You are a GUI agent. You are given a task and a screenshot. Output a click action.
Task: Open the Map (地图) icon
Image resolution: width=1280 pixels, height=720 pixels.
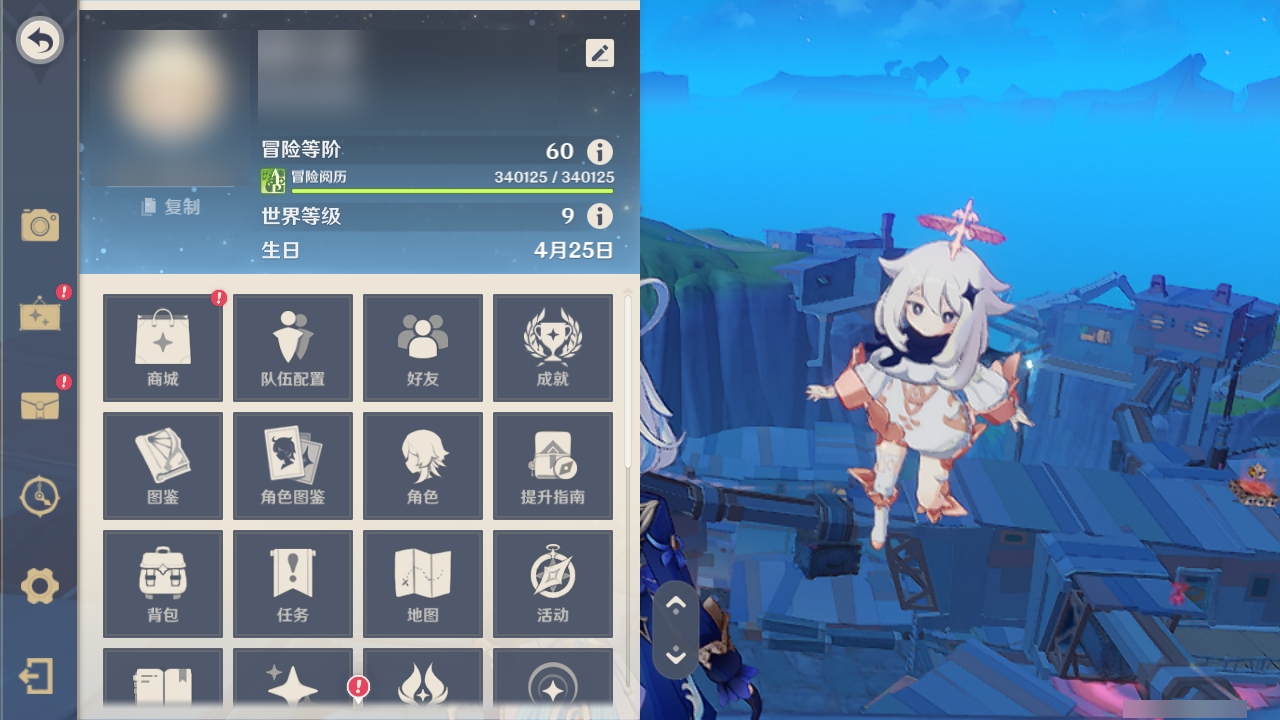(x=422, y=583)
